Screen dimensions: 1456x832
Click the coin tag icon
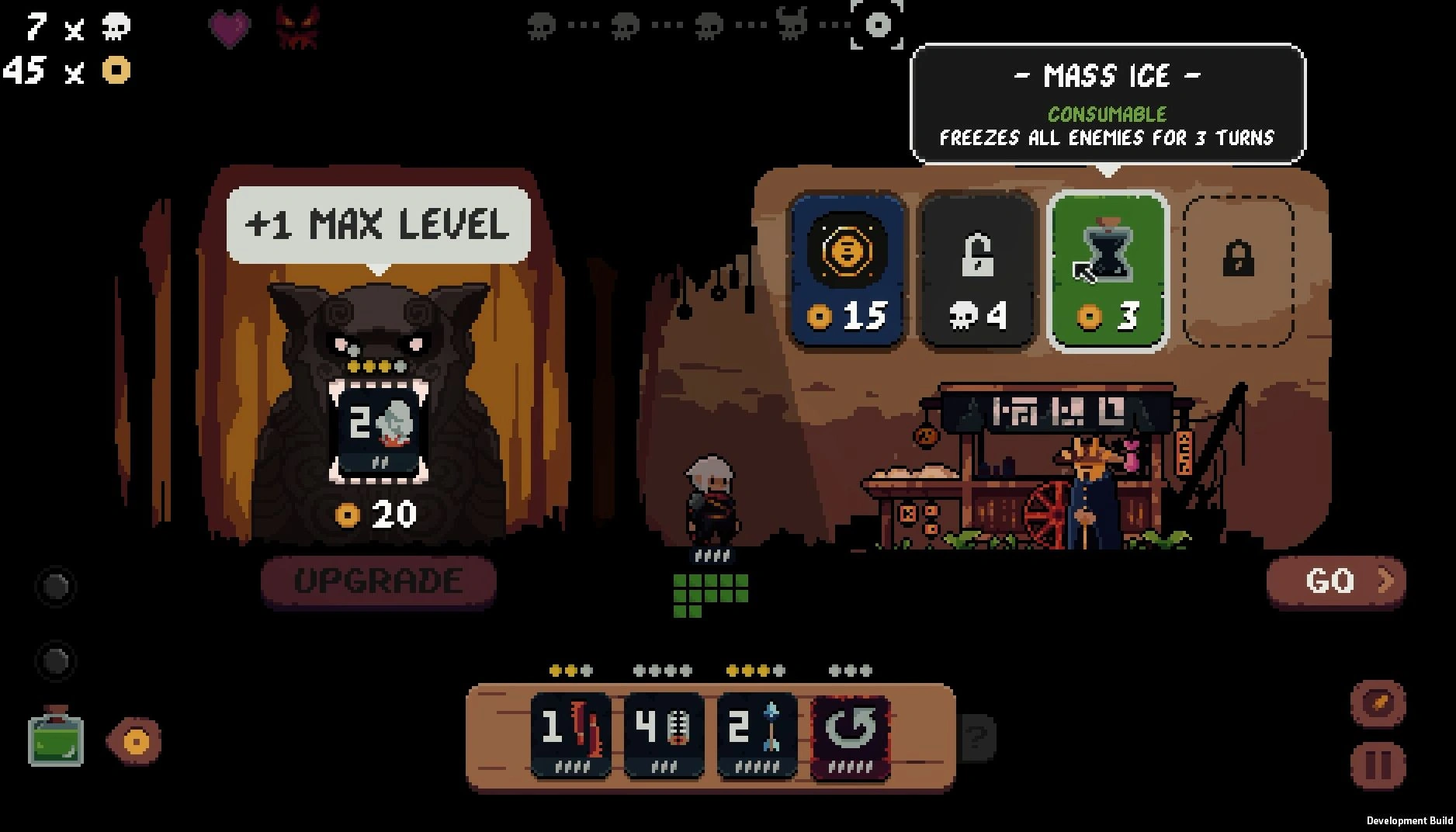[135, 740]
